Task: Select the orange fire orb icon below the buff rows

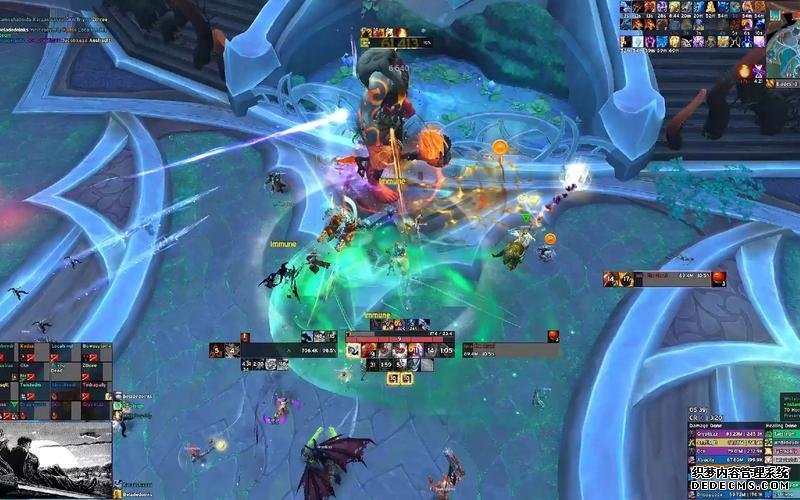Action: [x=744, y=70]
